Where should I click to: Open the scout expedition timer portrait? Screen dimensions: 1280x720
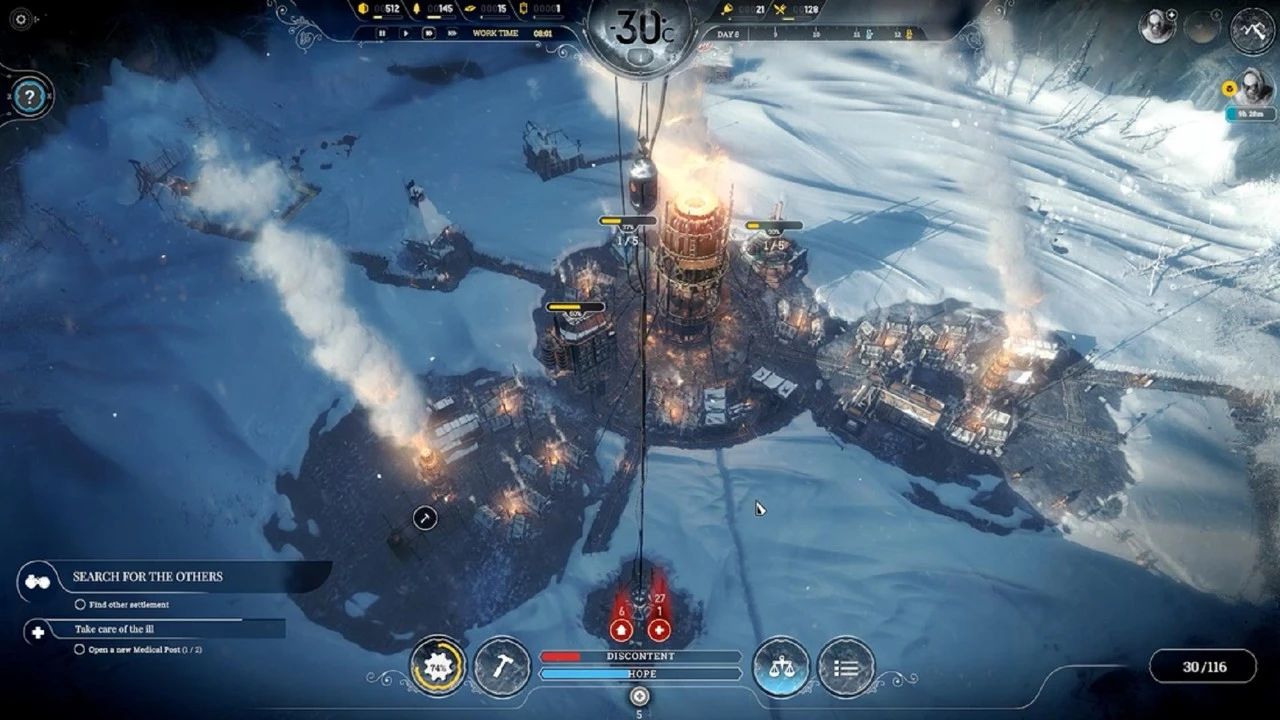pyautogui.click(x=1254, y=87)
